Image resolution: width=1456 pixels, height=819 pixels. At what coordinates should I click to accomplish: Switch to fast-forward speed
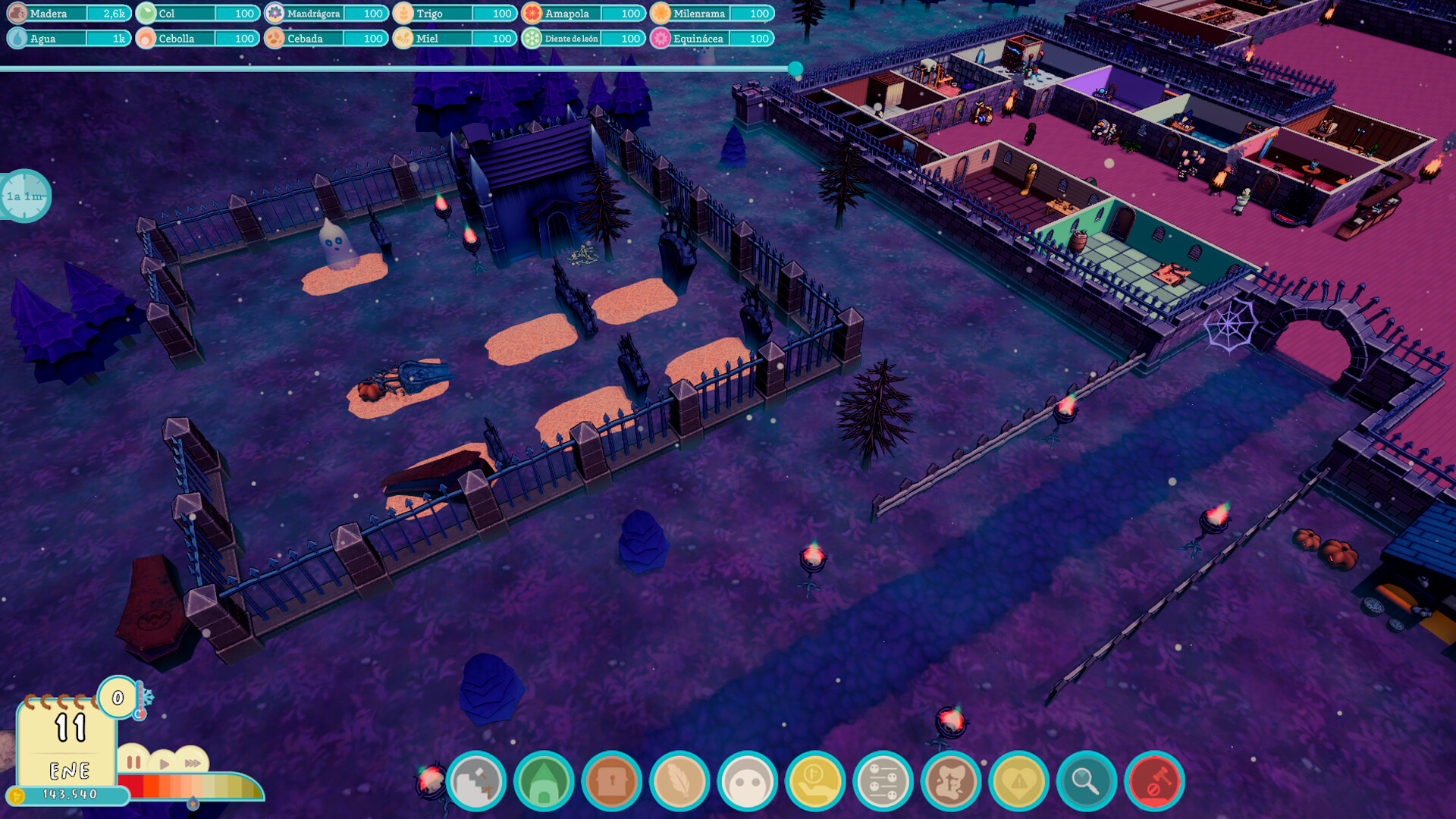click(193, 763)
